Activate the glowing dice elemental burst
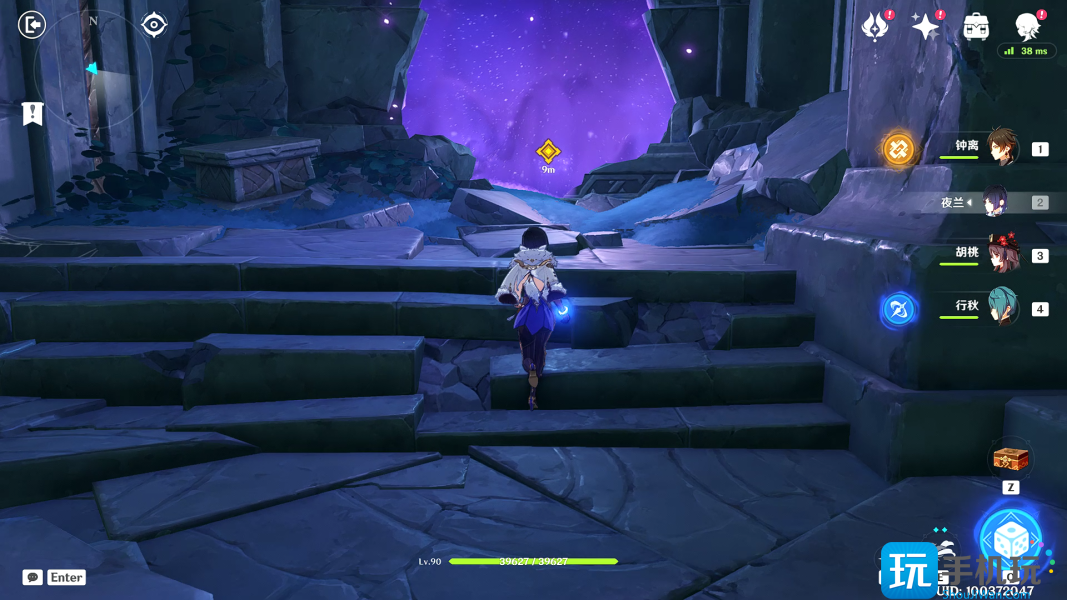This screenshot has width=1067, height=600. click(x=1010, y=538)
